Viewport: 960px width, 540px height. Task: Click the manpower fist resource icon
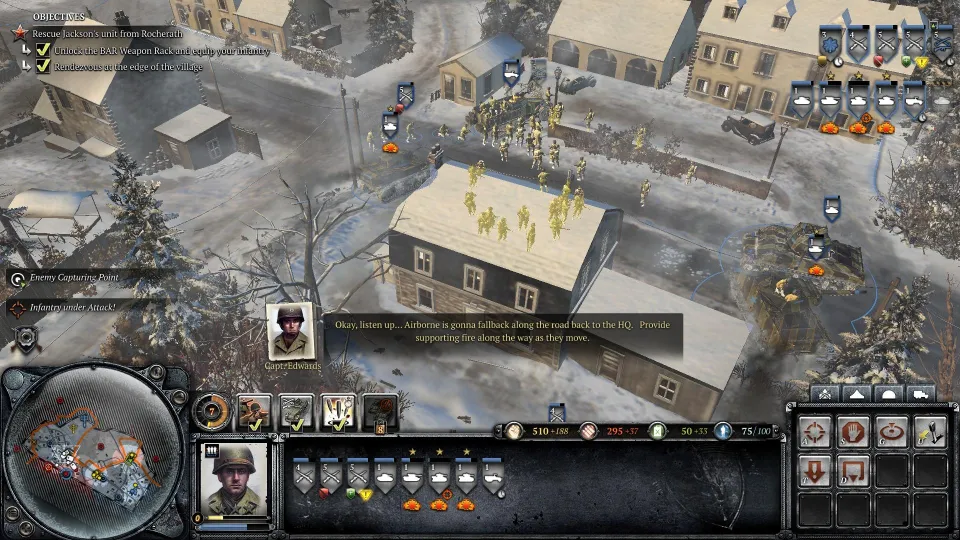pyautogui.click(x=514, y=431)
